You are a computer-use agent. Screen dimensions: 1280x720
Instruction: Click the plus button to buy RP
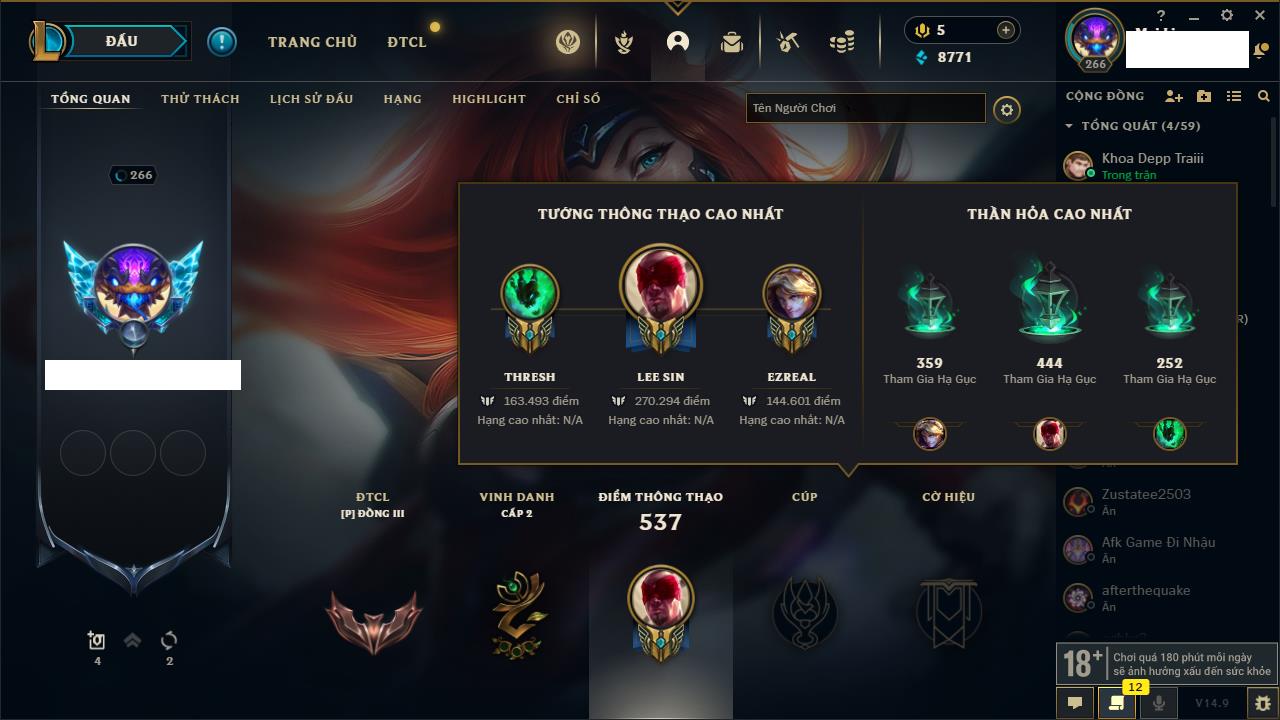coord(1006,30)
